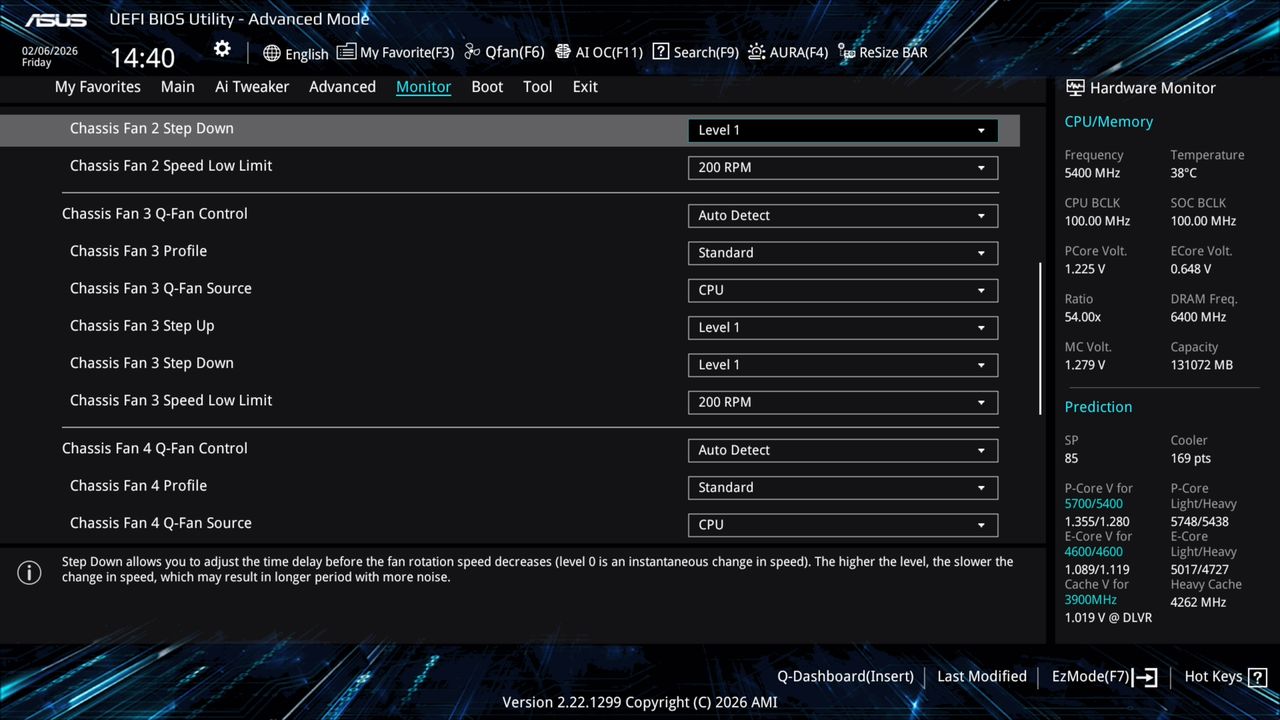The image size is (1280, 720).
Task: Open the Chassis Fan 2 Speed Low Limit dropdown
Action: pyautogui.click(x=842, y=167)
